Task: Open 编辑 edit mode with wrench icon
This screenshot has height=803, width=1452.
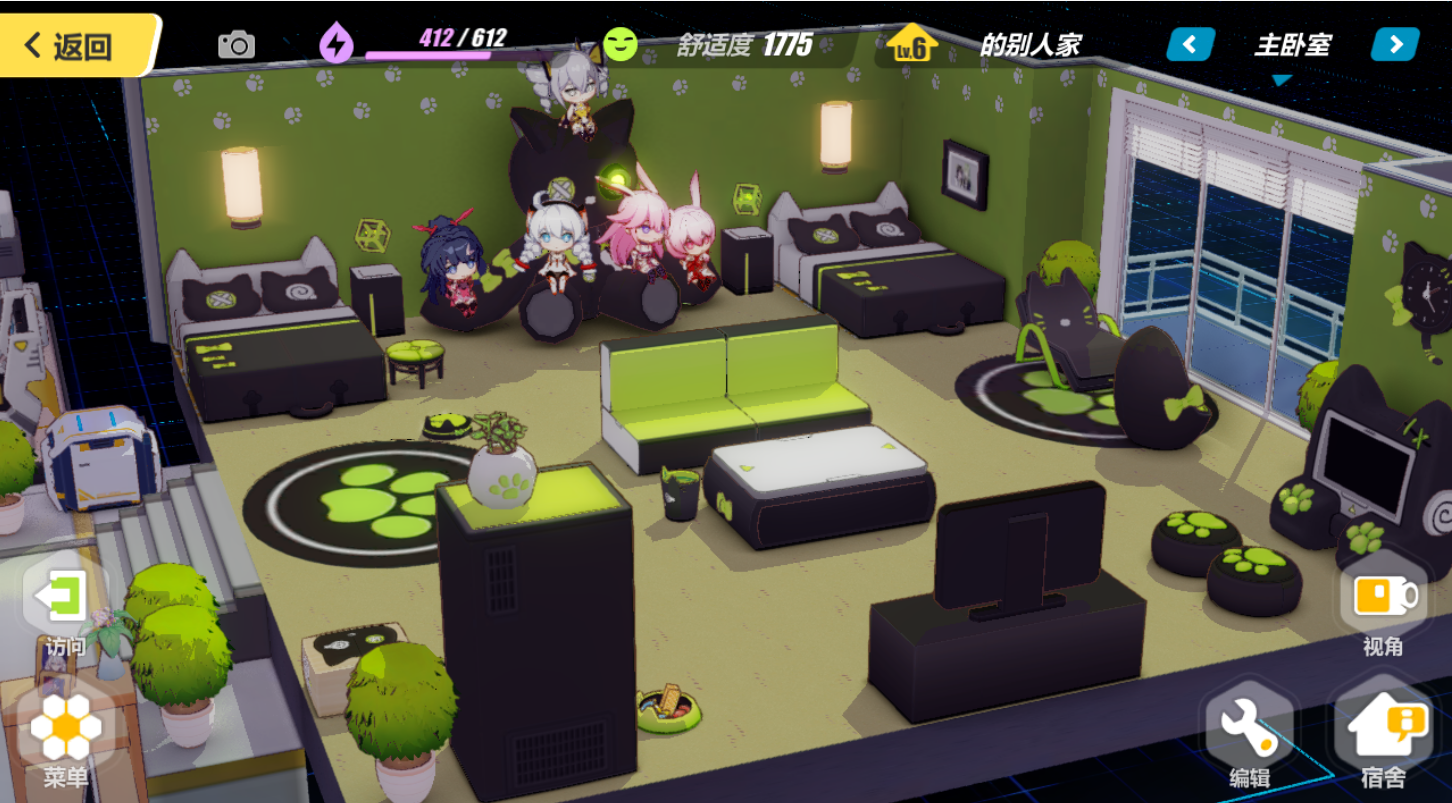Action: click(x=1249, y=735)
